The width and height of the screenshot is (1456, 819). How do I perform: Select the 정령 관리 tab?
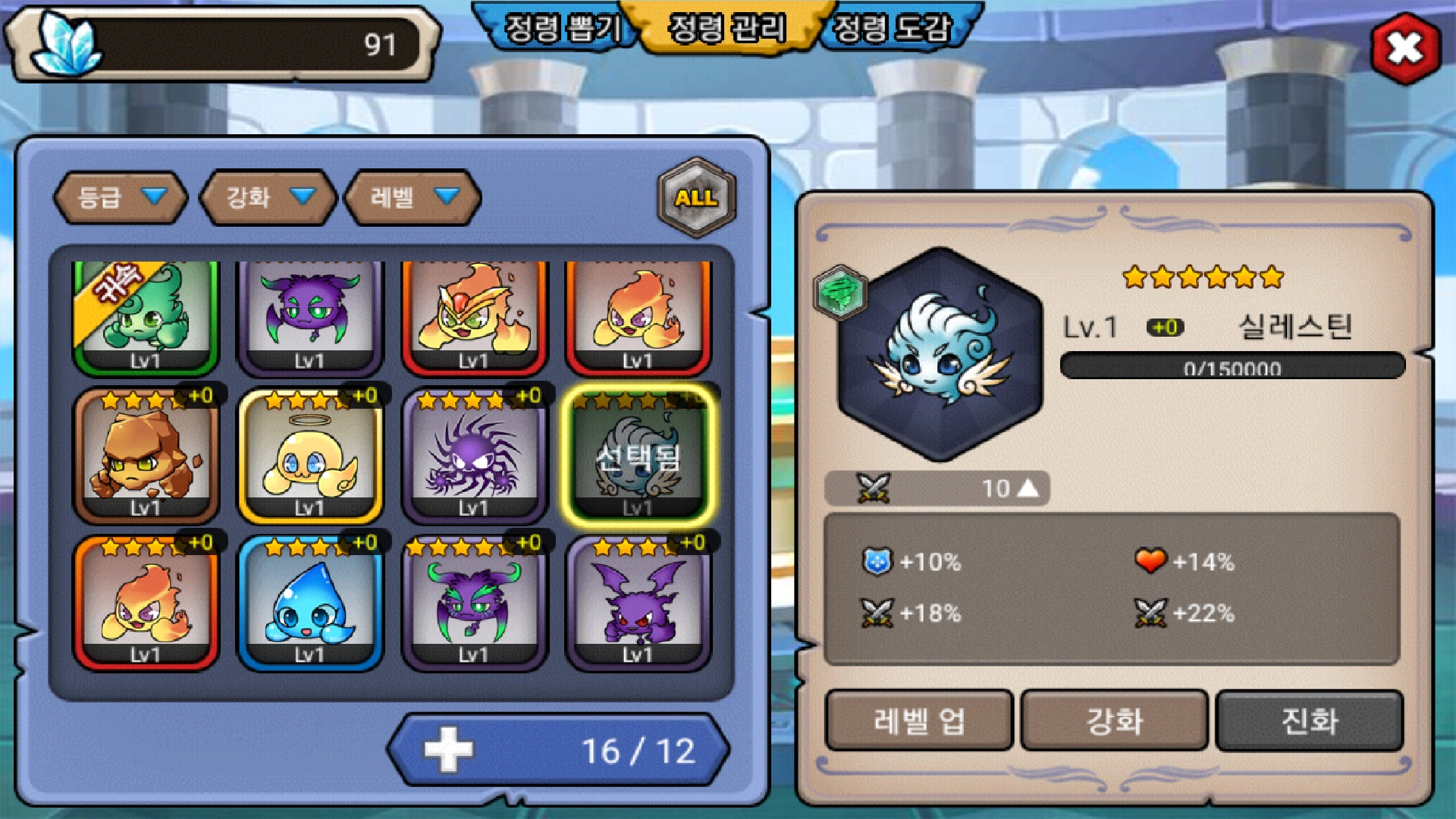[x=726, y=29]
